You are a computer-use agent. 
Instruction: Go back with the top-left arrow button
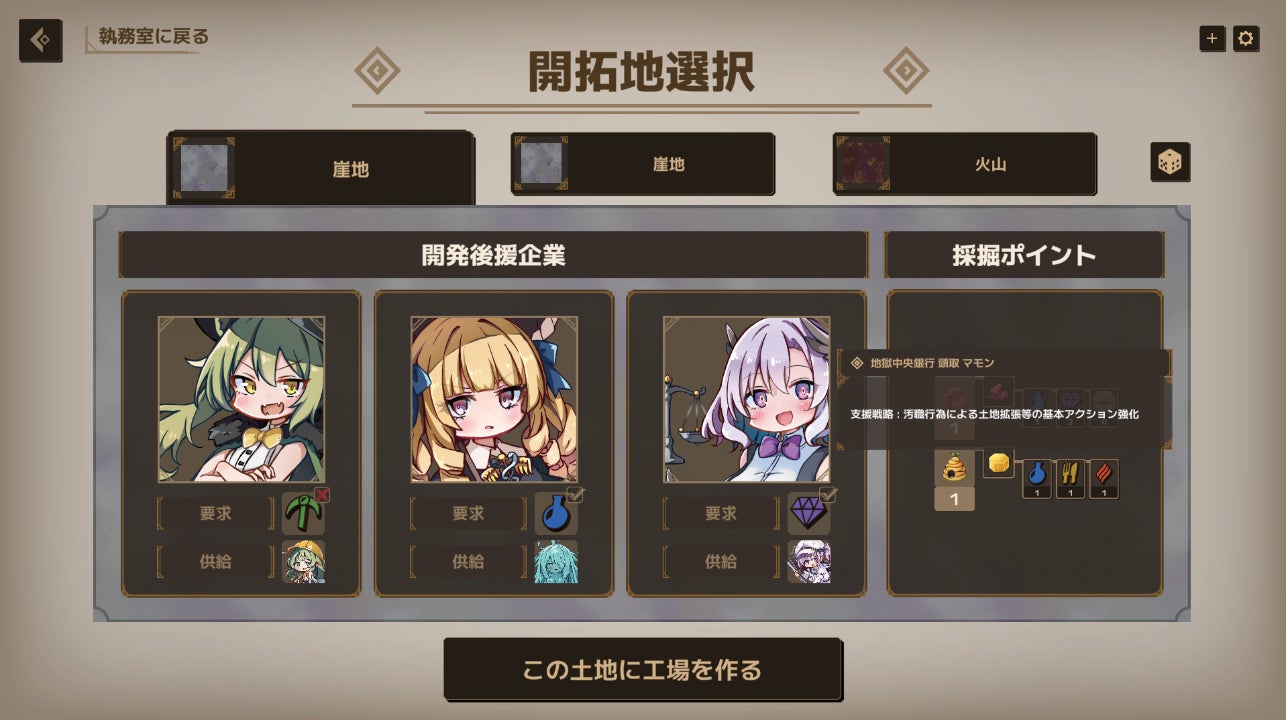pyautogui.click(x=40, y=40)
